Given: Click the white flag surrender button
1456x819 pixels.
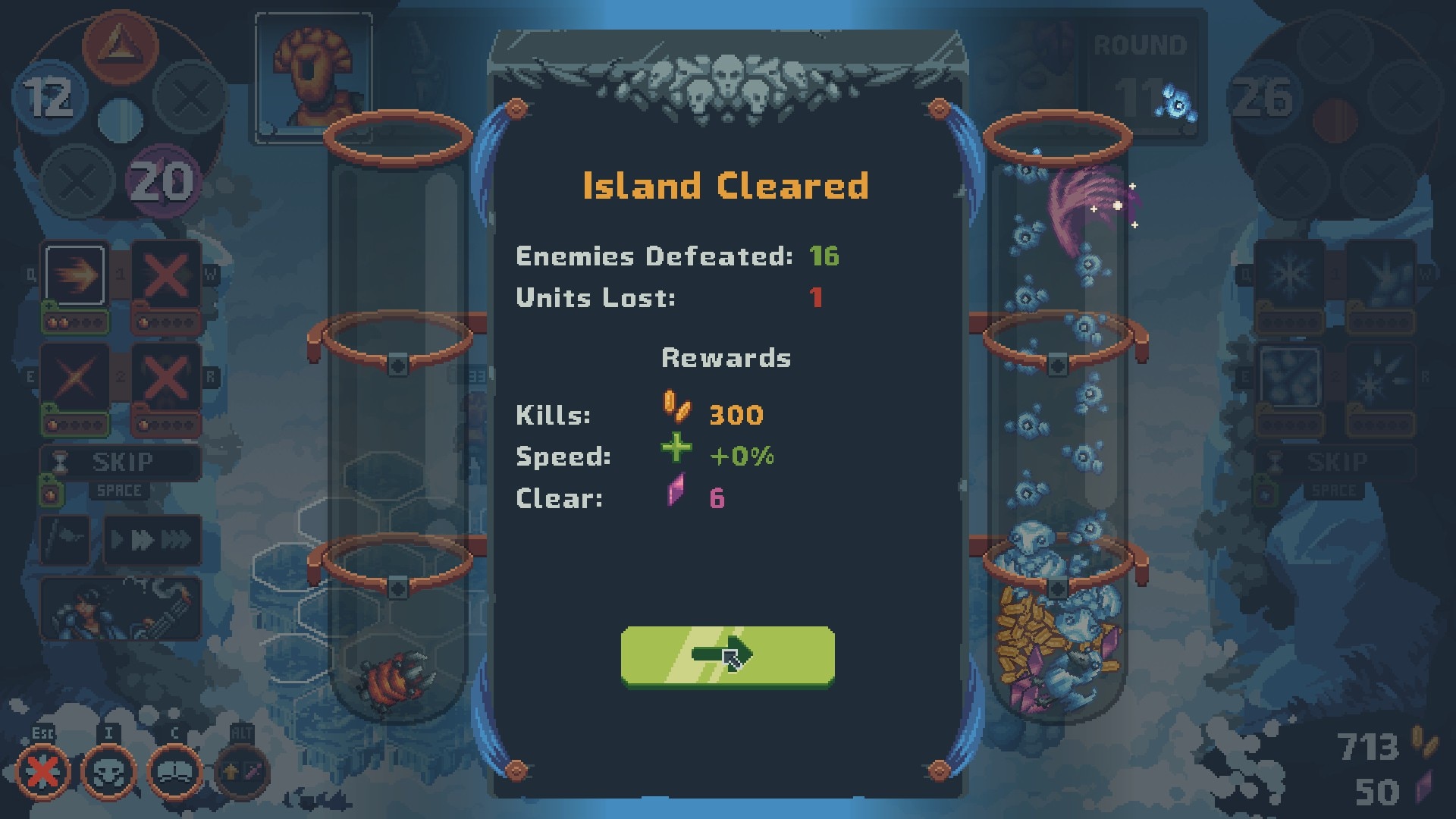Looking at the screenshot, I should (65, 540).
